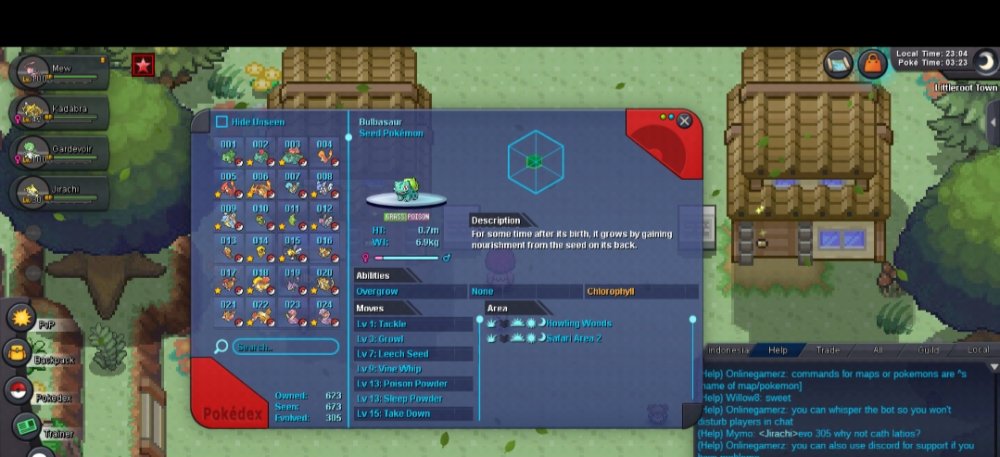The width and height of the screenshot is (1000, 457).
Task: Select Mew in the party list
Action: coord(58,72)
